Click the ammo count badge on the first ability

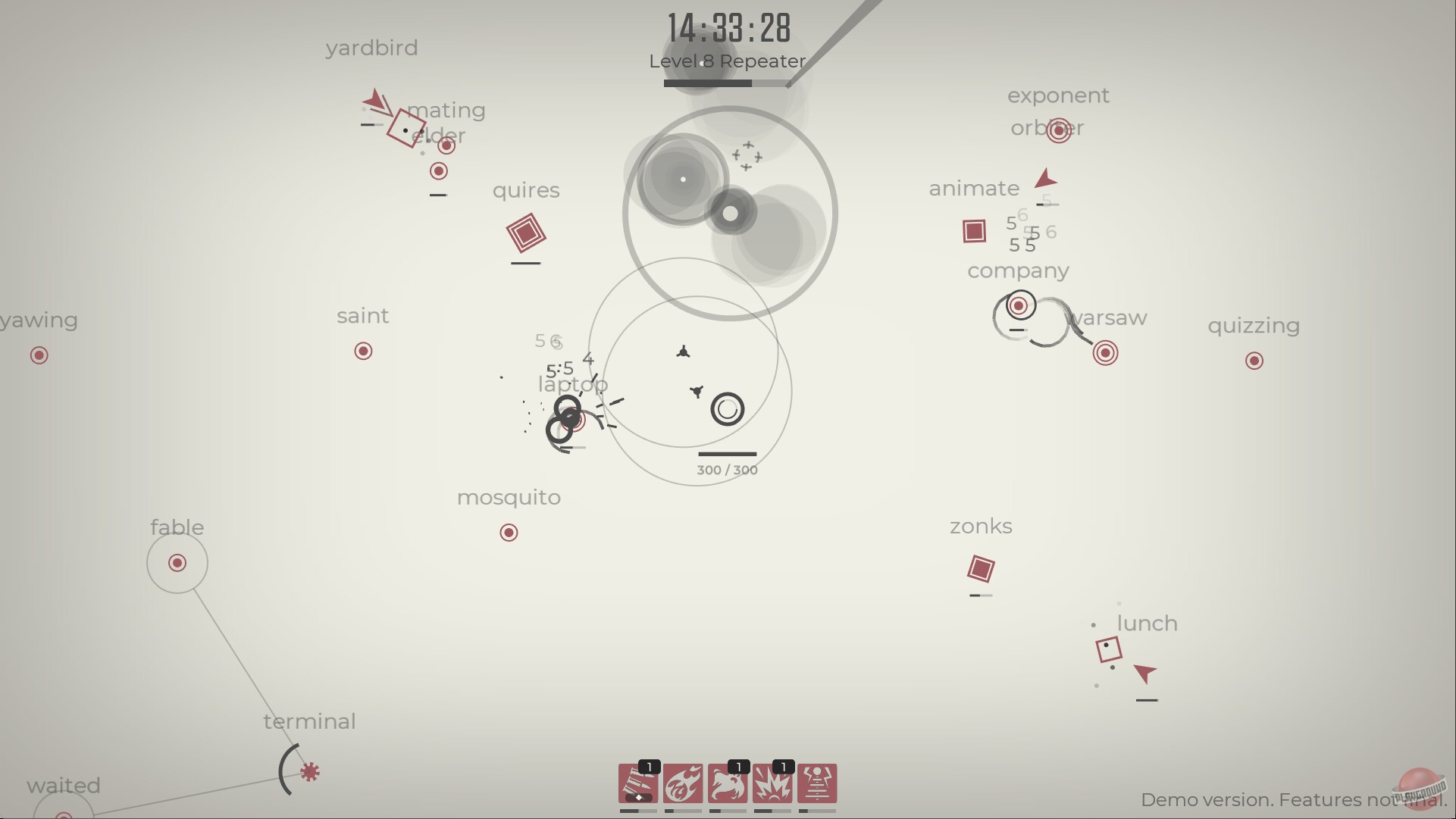[x=648, y=767]
